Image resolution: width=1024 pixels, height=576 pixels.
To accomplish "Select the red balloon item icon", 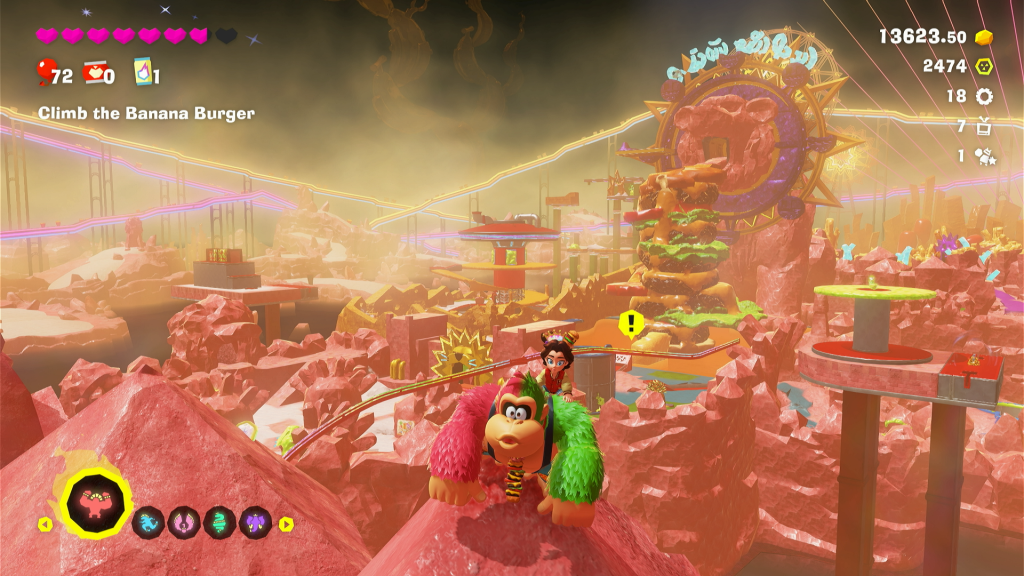I will [46, 72].
